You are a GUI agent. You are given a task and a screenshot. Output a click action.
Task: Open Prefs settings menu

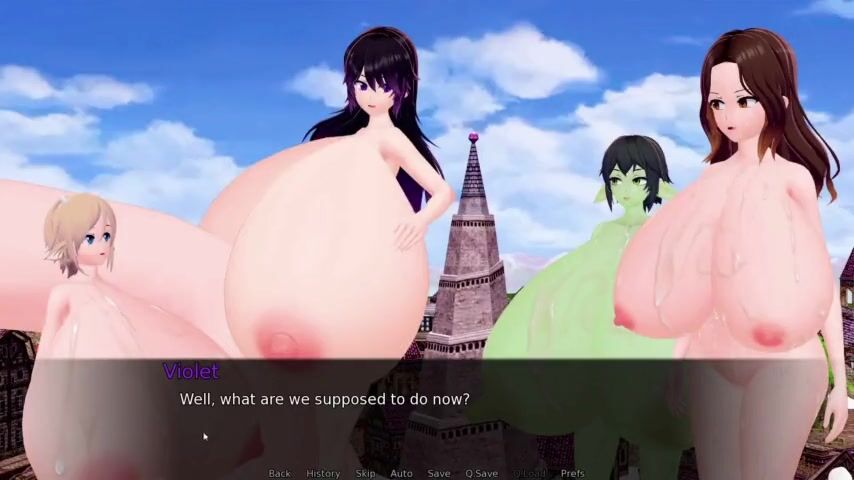click(572, 473)
